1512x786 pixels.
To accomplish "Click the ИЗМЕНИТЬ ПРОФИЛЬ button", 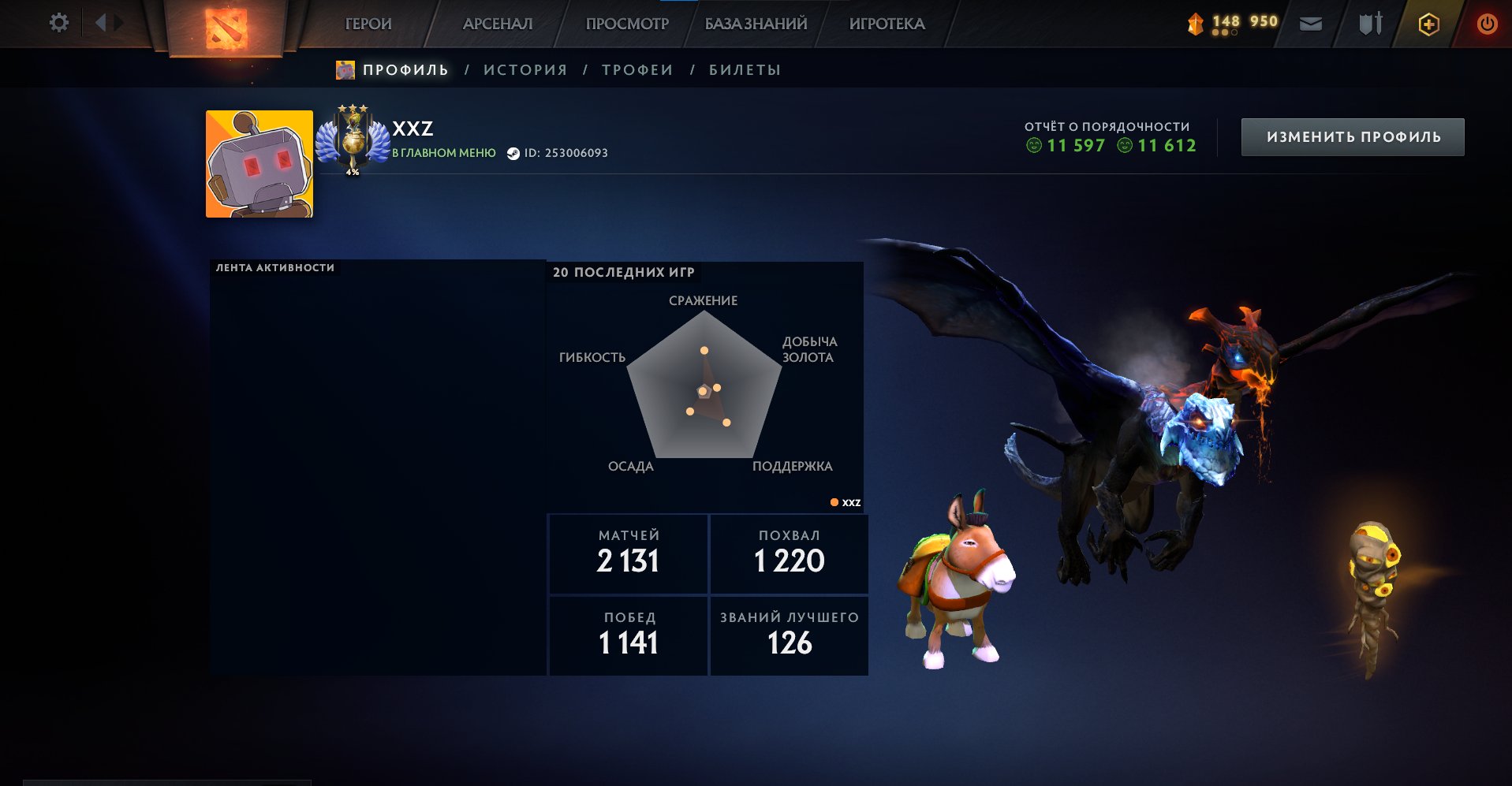I will 1352,136.
